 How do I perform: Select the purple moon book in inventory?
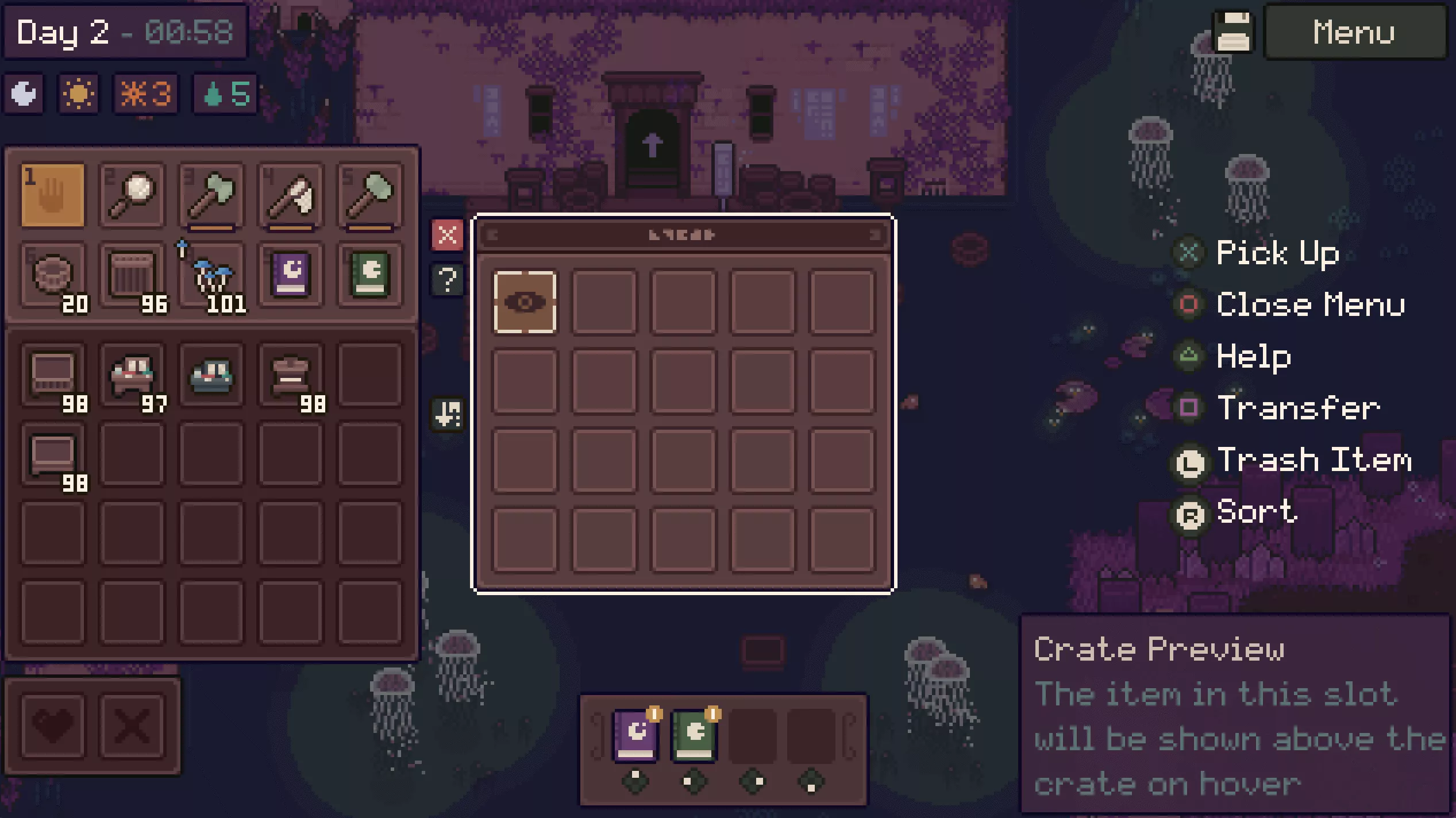coord(291,275)
